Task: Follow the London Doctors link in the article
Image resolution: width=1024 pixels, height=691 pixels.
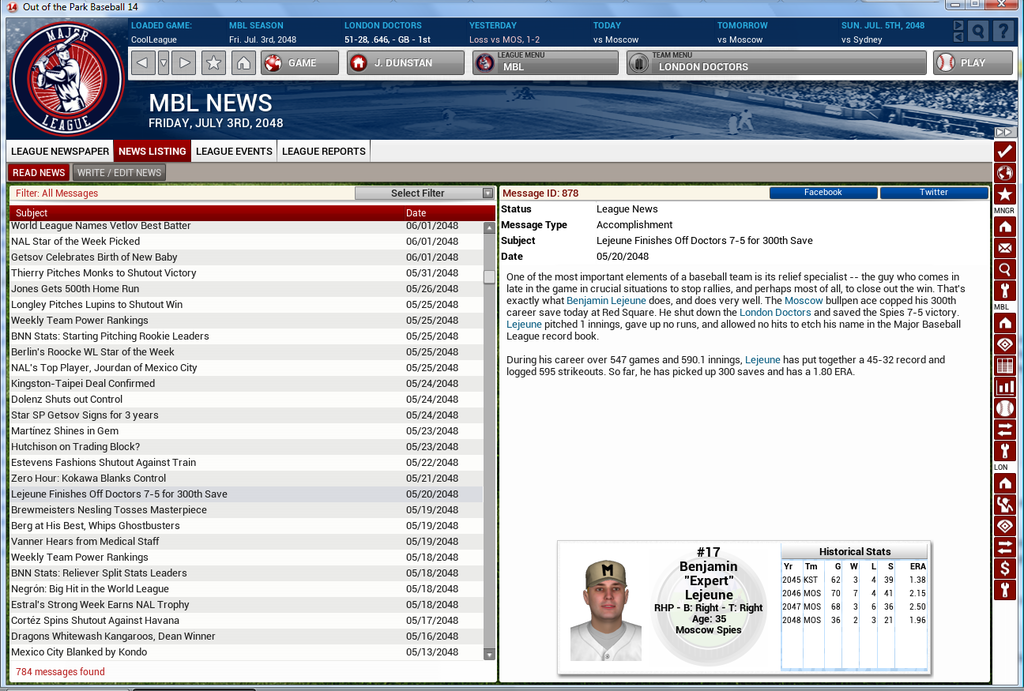Action: (775, 313)
